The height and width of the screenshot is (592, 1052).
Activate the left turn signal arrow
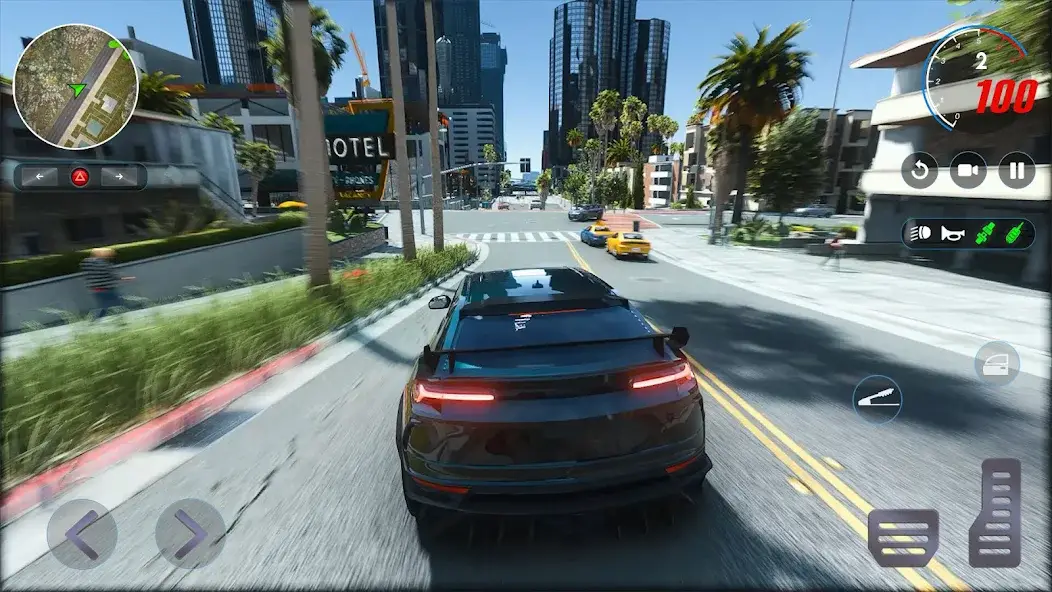coord(39,177)
